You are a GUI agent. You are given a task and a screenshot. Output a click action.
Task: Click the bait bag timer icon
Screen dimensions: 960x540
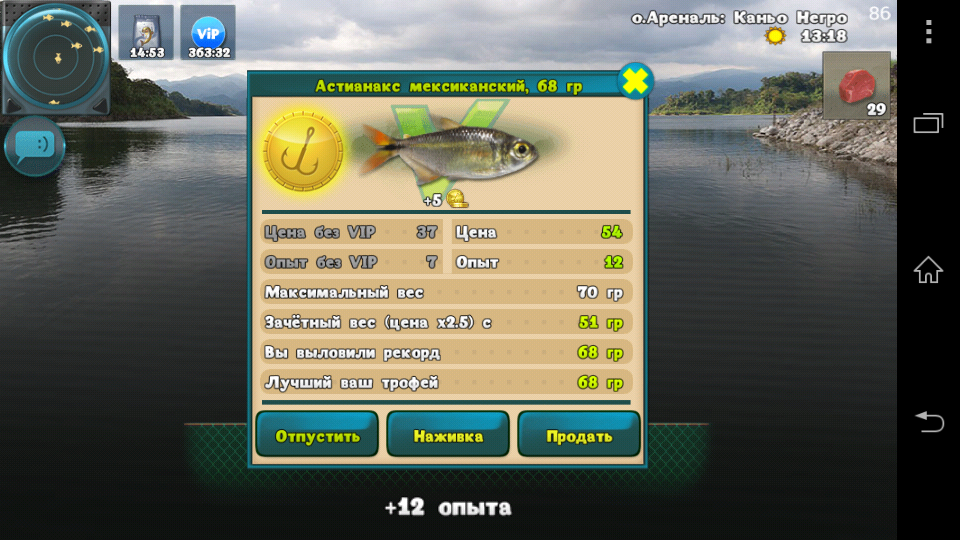[146, 33]
